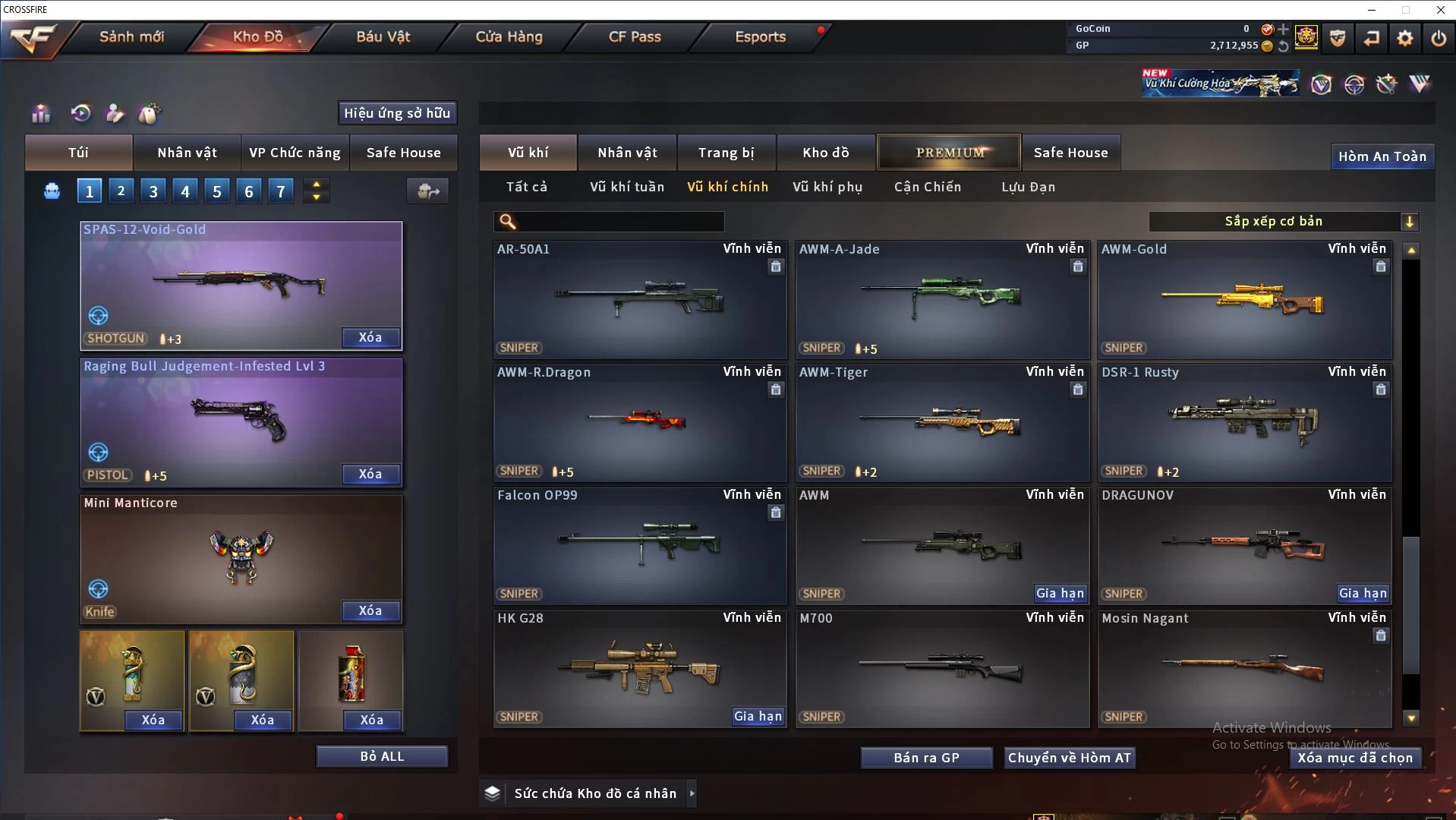The image size is (1456, 820).
Task: Click the Bỏ ALL button
Action: [x=382, y=756]
